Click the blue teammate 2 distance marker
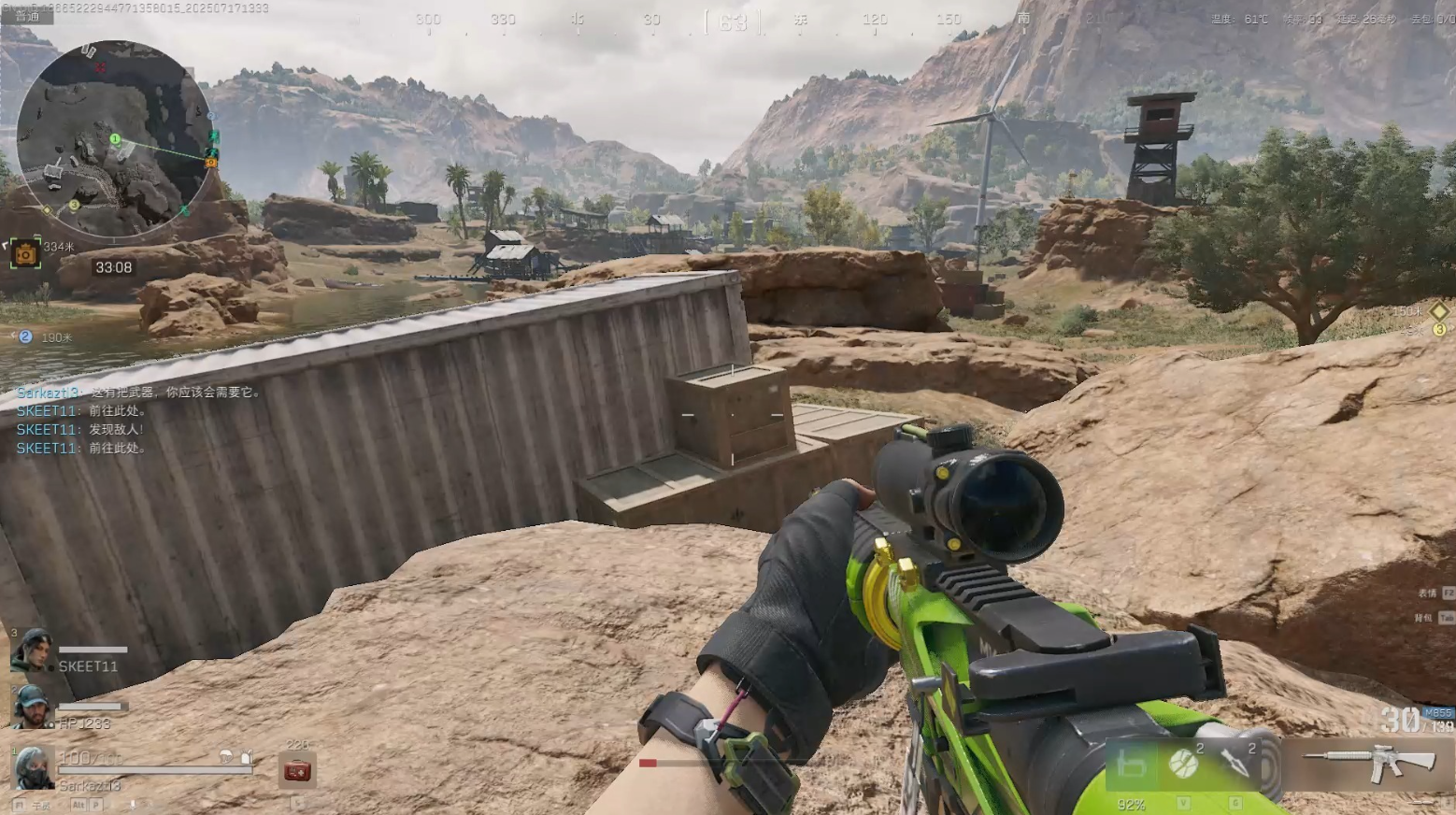 coord(25,336)
